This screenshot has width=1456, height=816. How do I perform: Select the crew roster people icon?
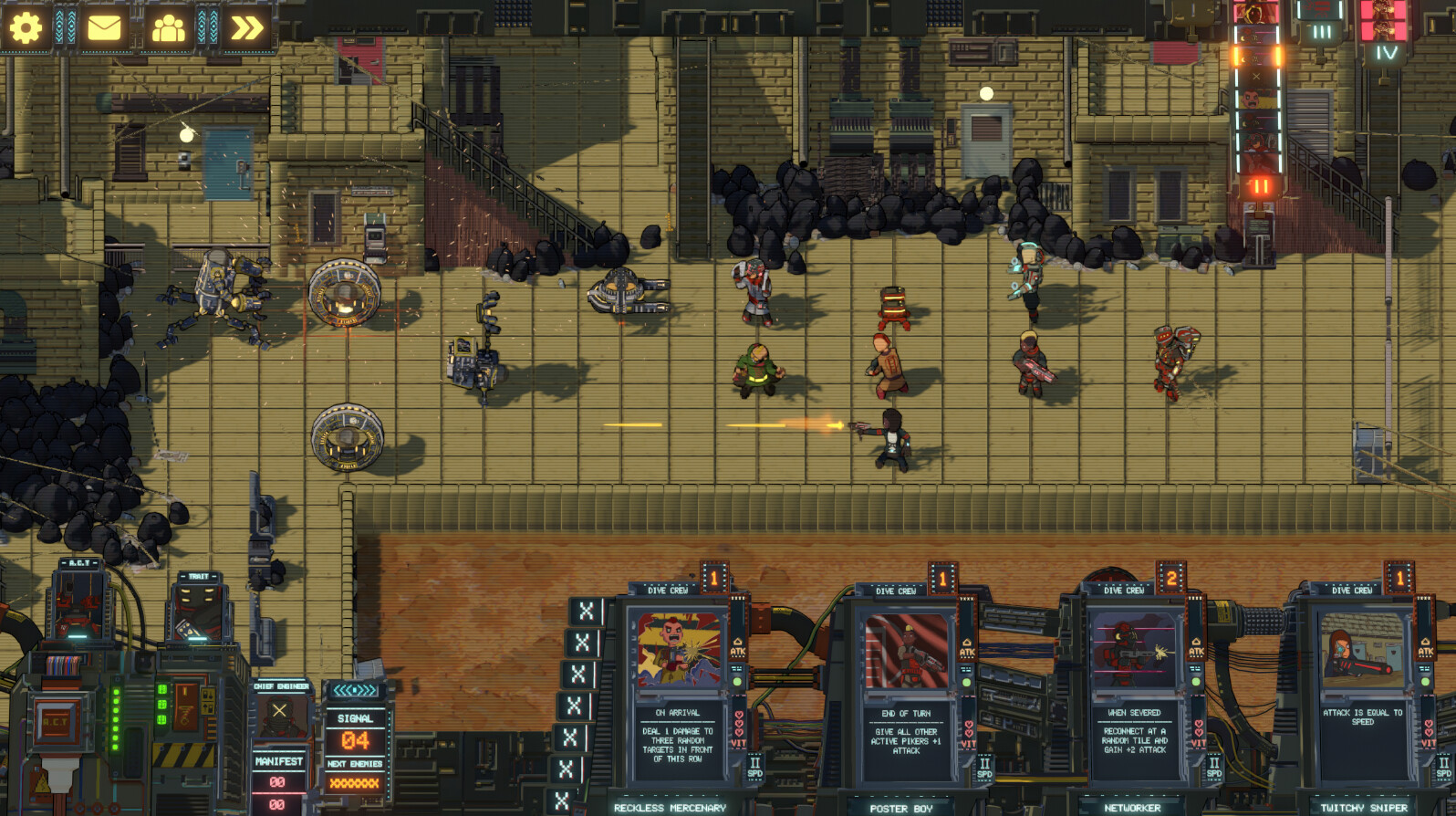click(x=172, y=26)
